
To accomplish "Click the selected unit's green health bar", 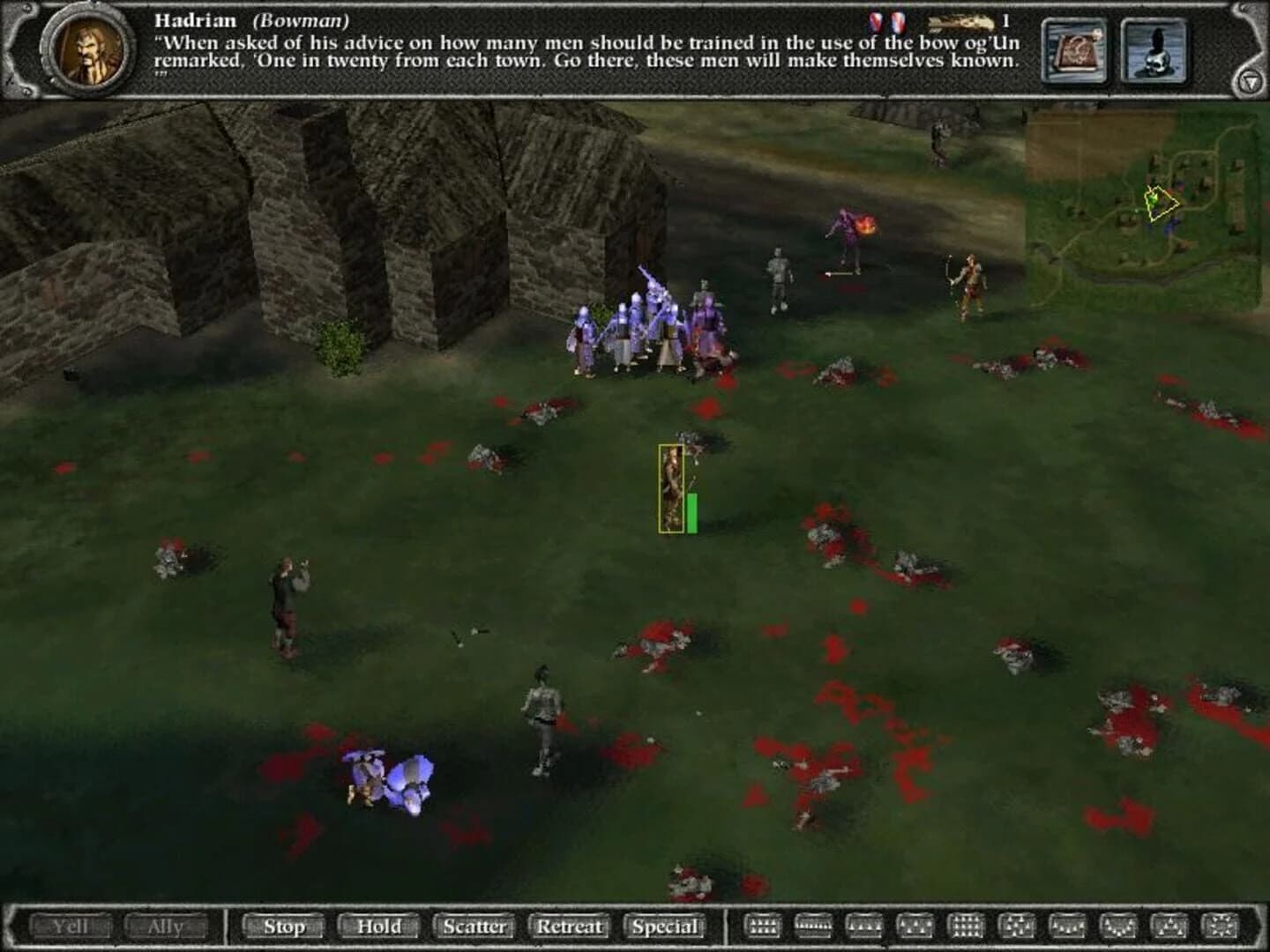I will tap(694, 511).
